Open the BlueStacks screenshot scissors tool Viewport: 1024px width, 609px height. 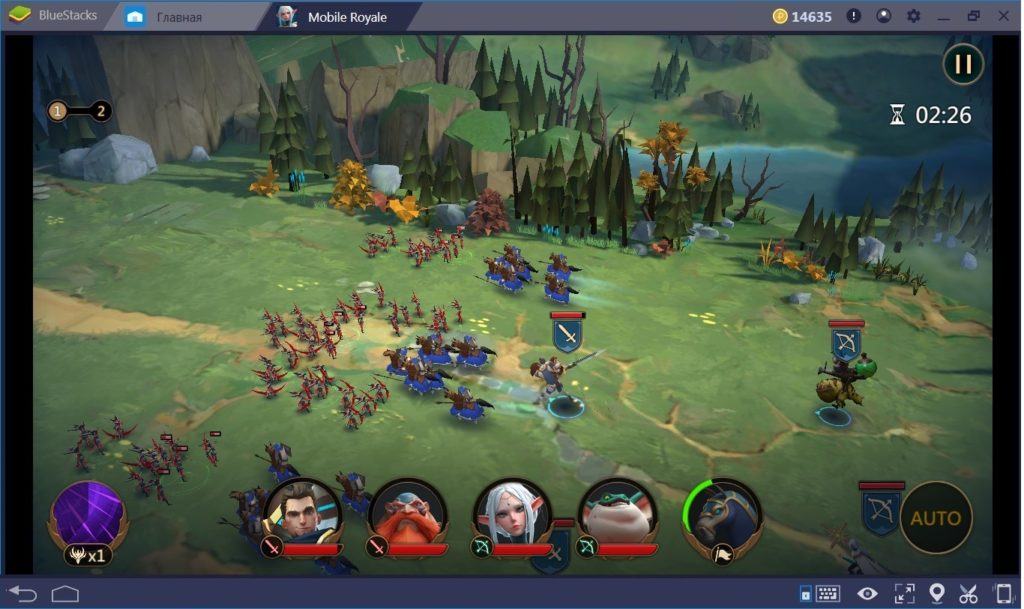(968, 593)
